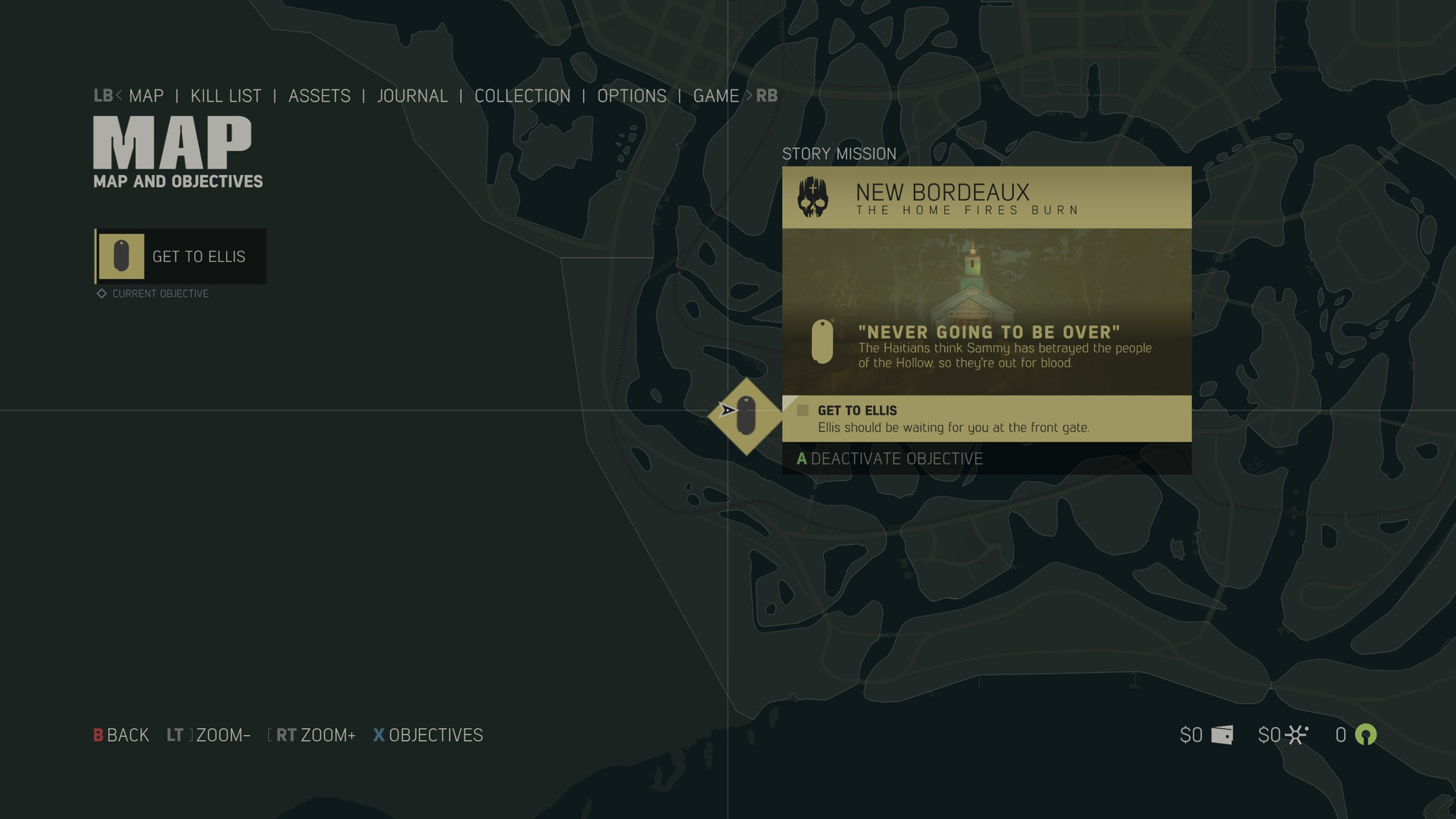Open the Assets tab
Viewport: 1456px width, 819px height.
pyautogui.click(x=319, y=96)
